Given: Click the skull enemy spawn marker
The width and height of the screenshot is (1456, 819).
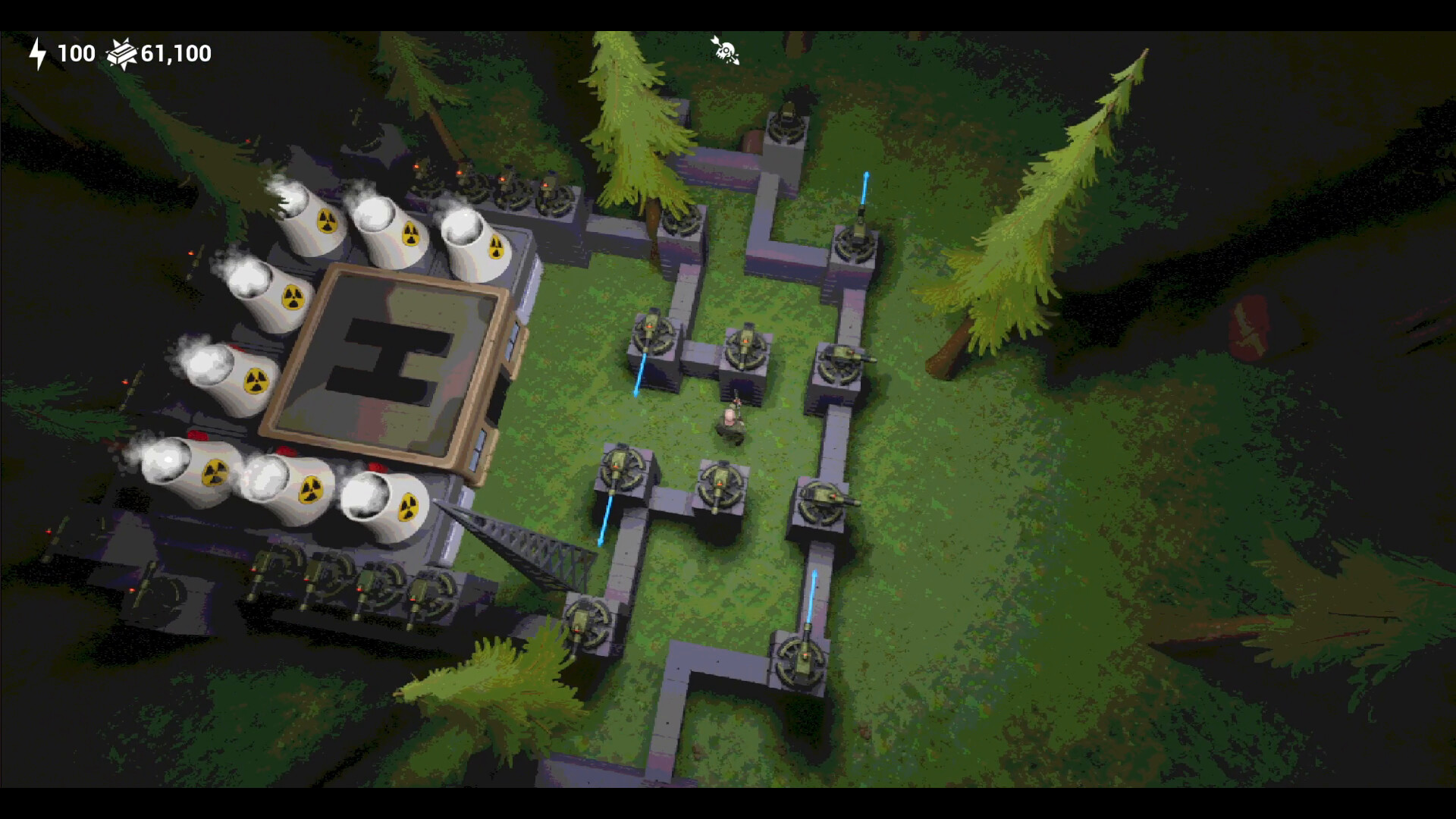Looking at the screenshot, I should (x=726, y=48).
